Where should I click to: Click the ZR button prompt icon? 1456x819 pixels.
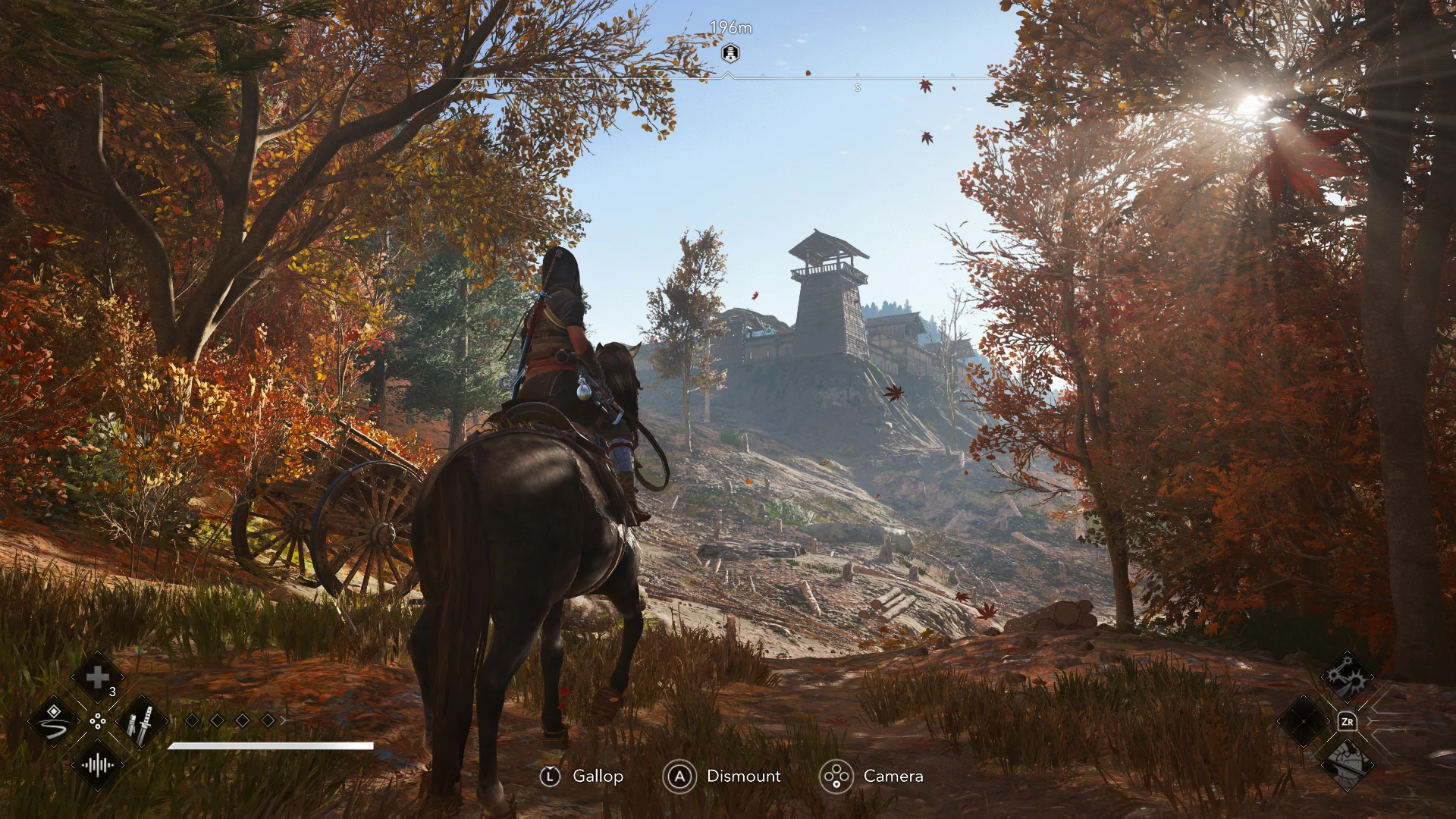1348,722
